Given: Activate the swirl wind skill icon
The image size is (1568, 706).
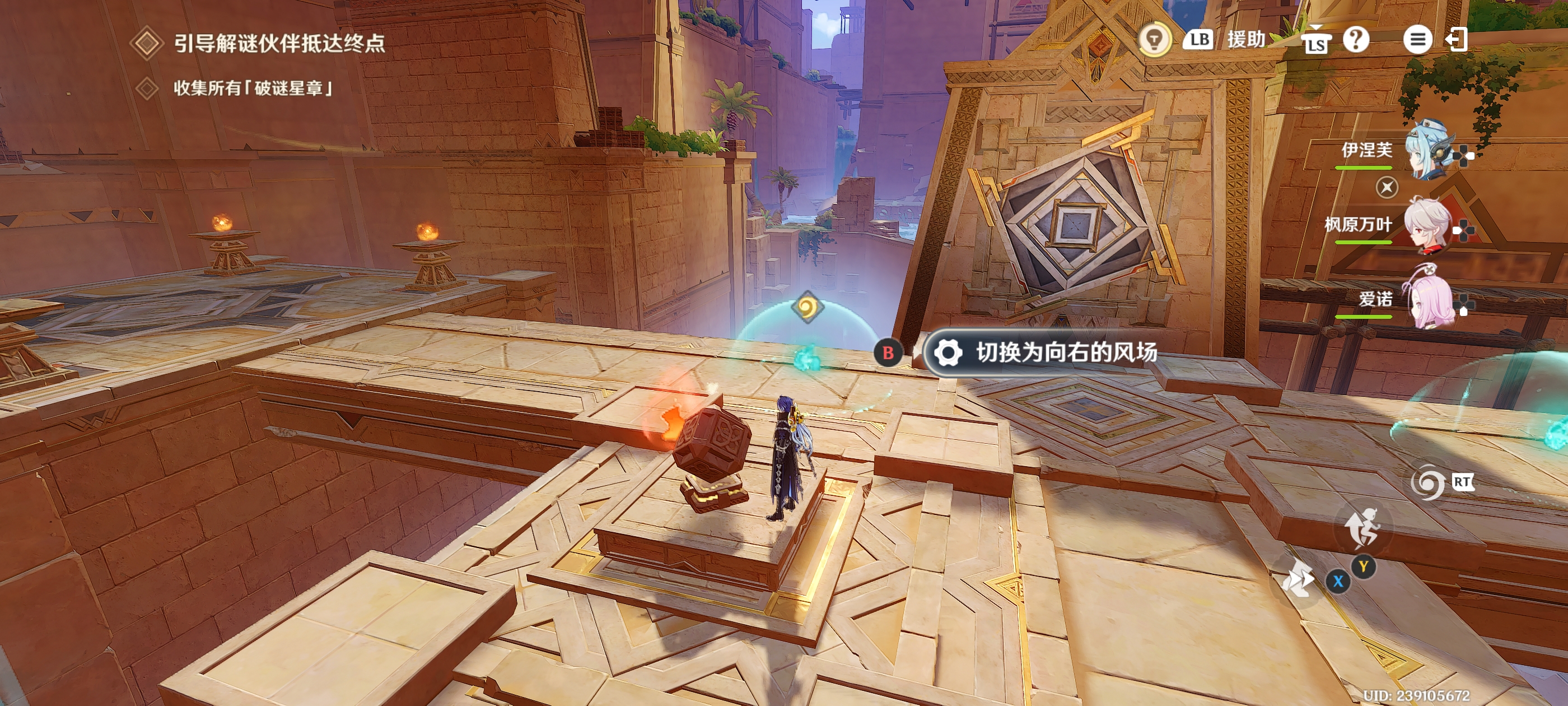Looking at the screenshot, I should point(1427,484).
